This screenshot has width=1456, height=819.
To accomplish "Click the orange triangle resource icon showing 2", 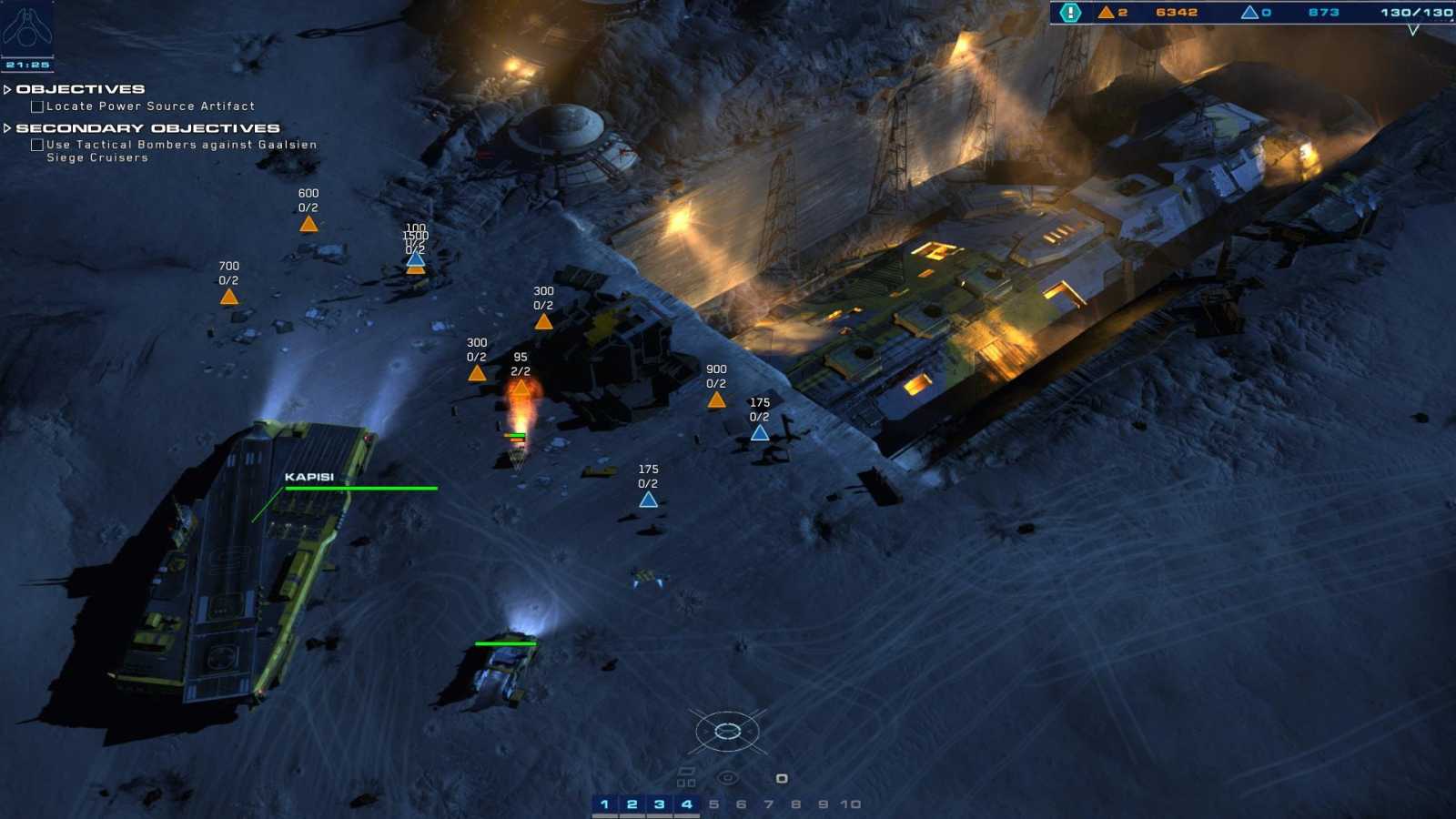I will [x=1106, y=12].
